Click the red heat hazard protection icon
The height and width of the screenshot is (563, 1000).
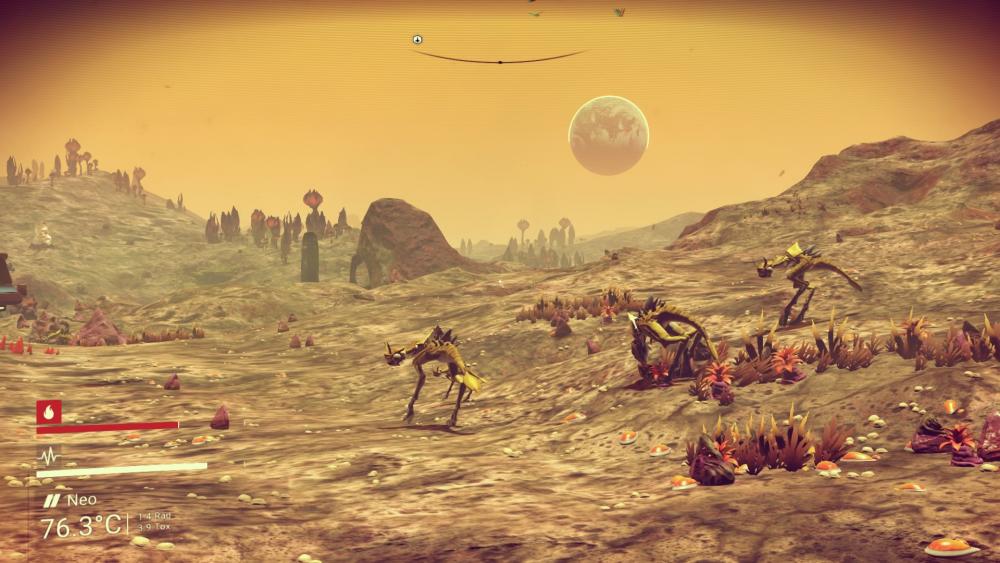pos(49,411)
